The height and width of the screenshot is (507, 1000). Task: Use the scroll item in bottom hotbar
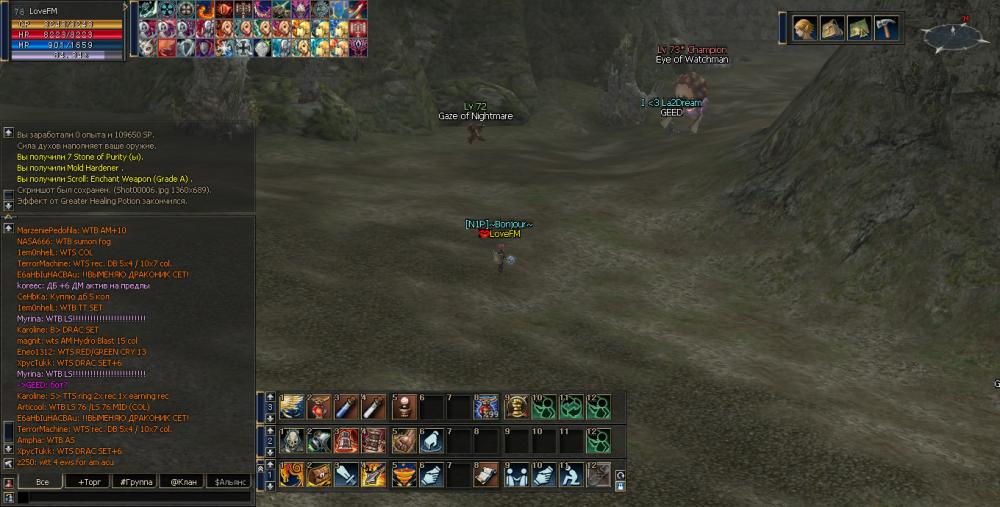tap(487, 474)
